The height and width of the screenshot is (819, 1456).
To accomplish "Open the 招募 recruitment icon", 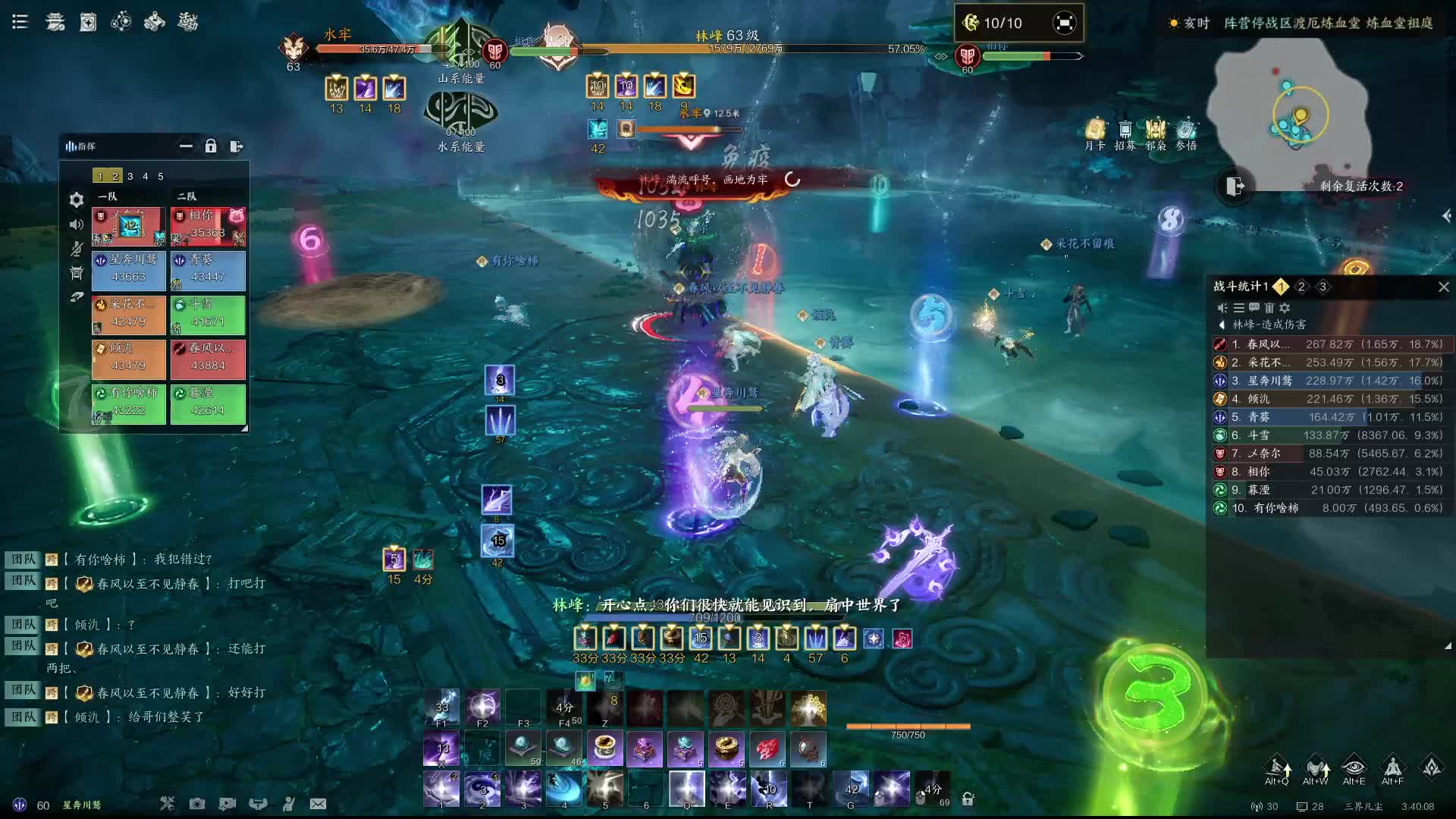I will pyautogui.click(x=1125, y=133).
